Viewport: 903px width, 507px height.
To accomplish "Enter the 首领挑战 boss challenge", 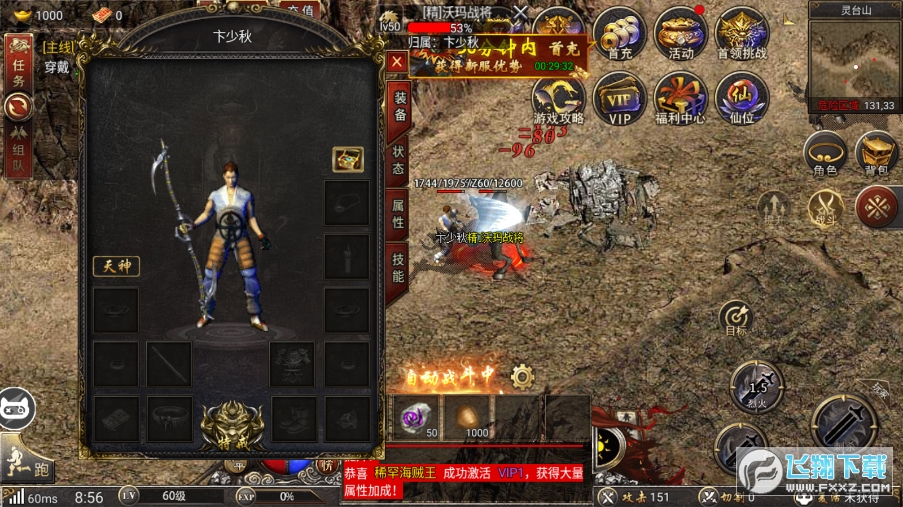I will 742,33.
